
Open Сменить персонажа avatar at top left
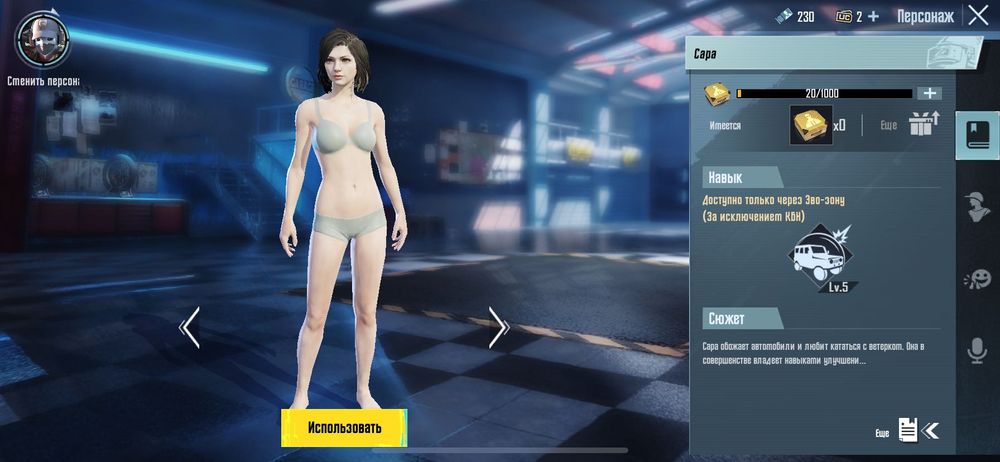tap(40, 38)
